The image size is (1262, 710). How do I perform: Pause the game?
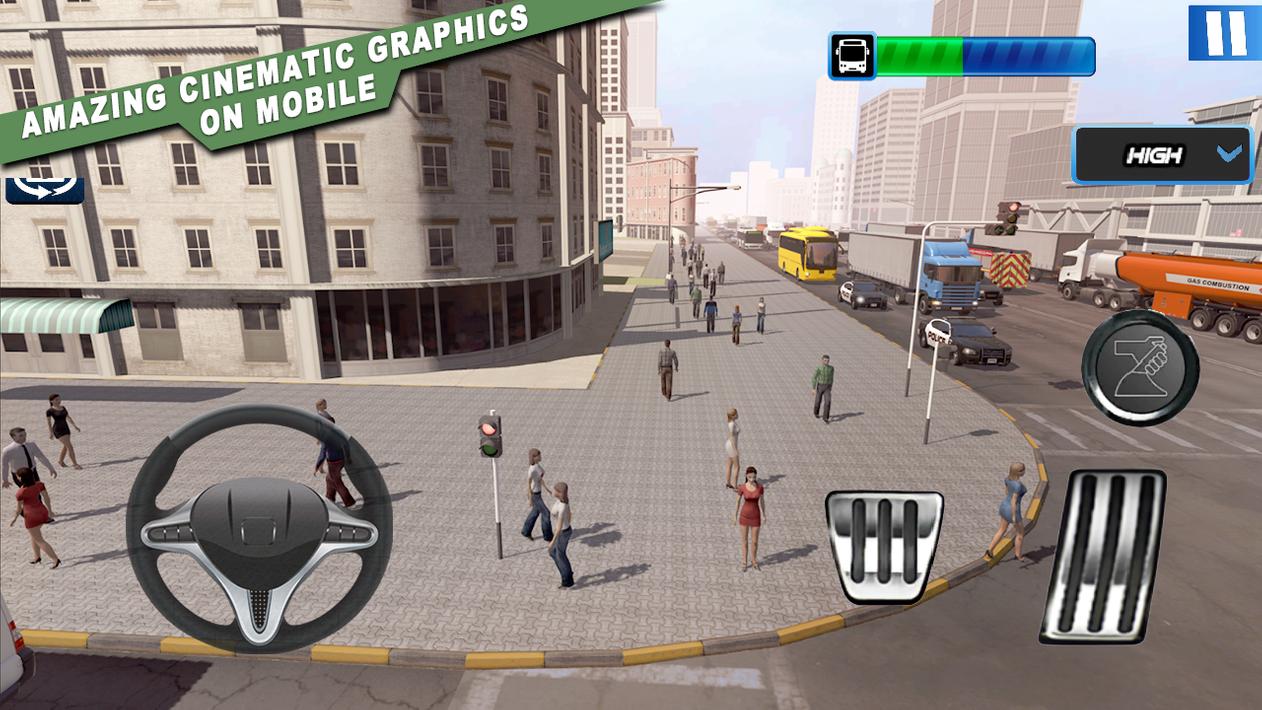click(x=1224, y=32)
